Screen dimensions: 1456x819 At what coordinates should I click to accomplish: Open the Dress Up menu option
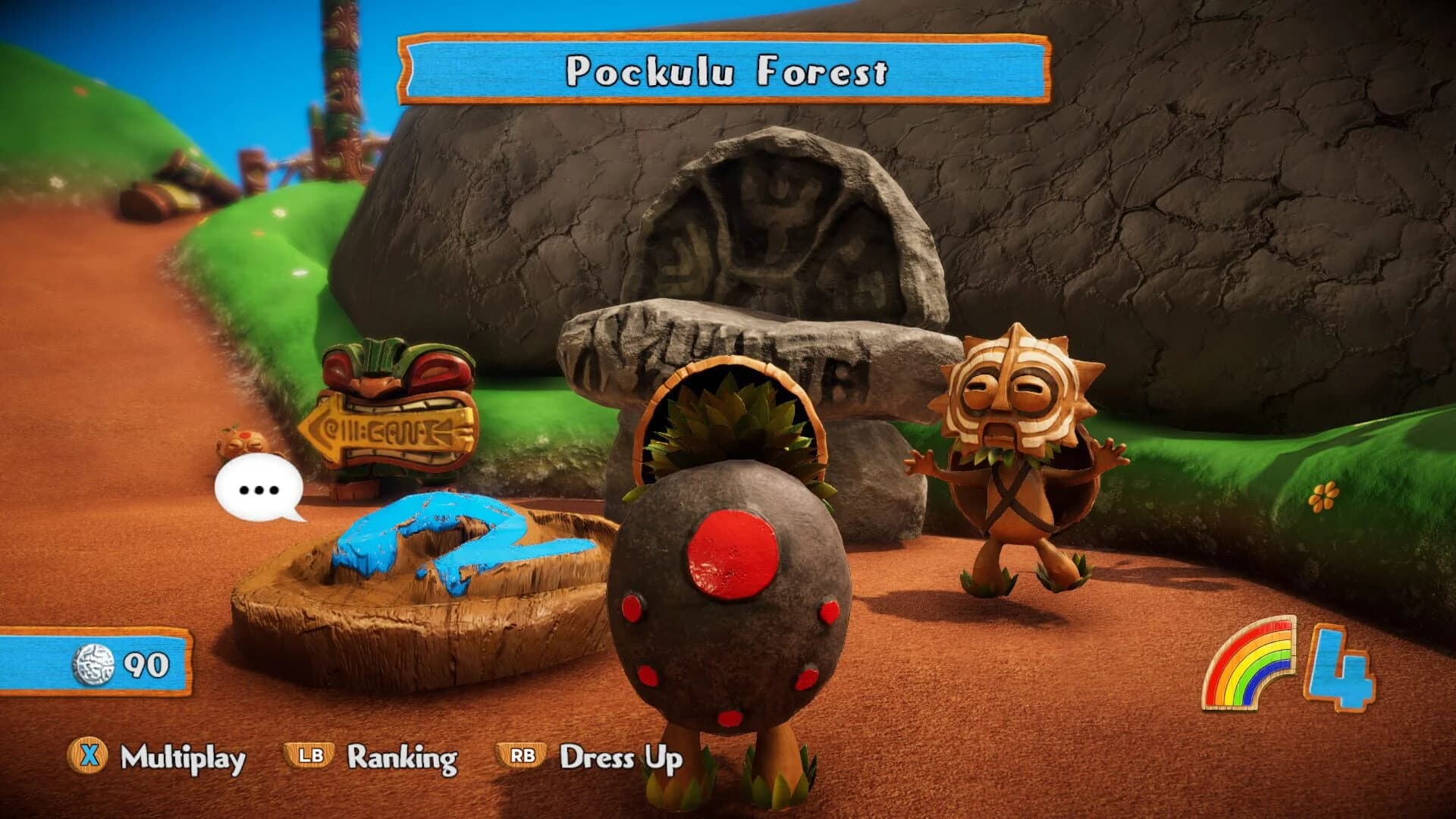coord(620,756)
